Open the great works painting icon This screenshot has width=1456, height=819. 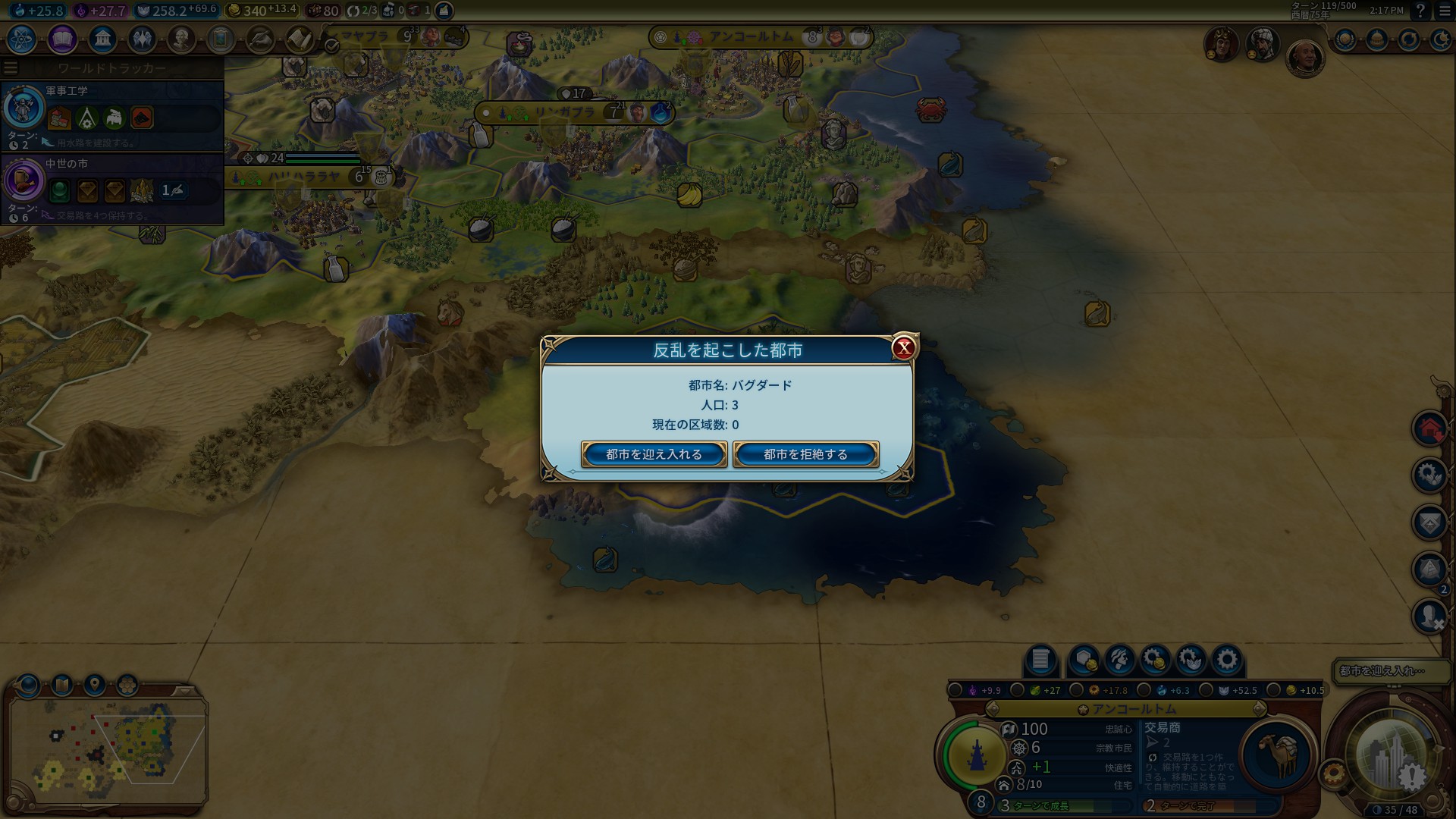[221, 39]
